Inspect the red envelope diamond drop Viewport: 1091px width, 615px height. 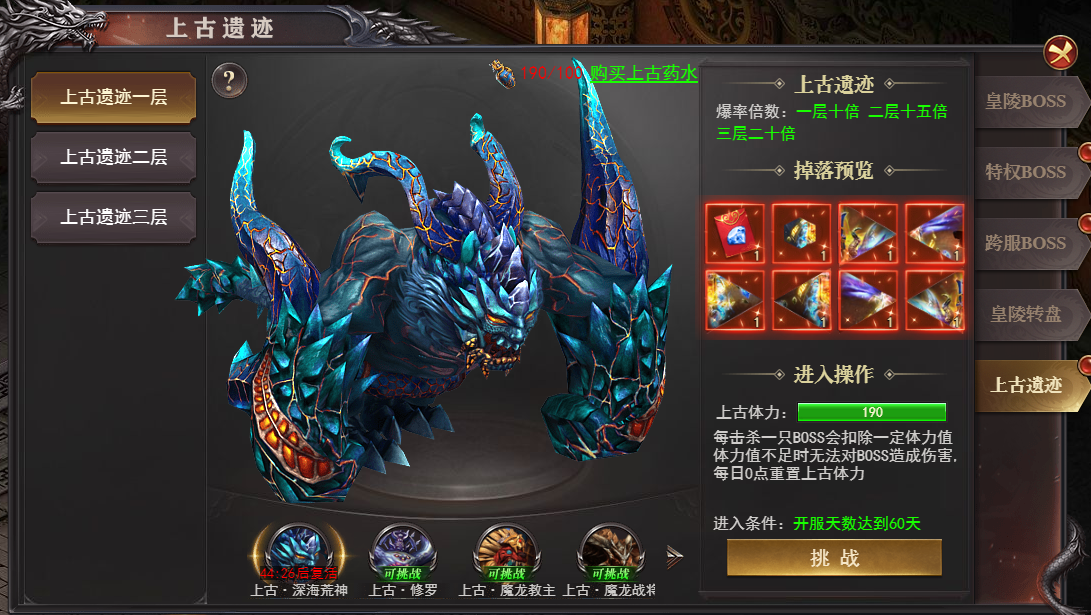coord(735,233)
